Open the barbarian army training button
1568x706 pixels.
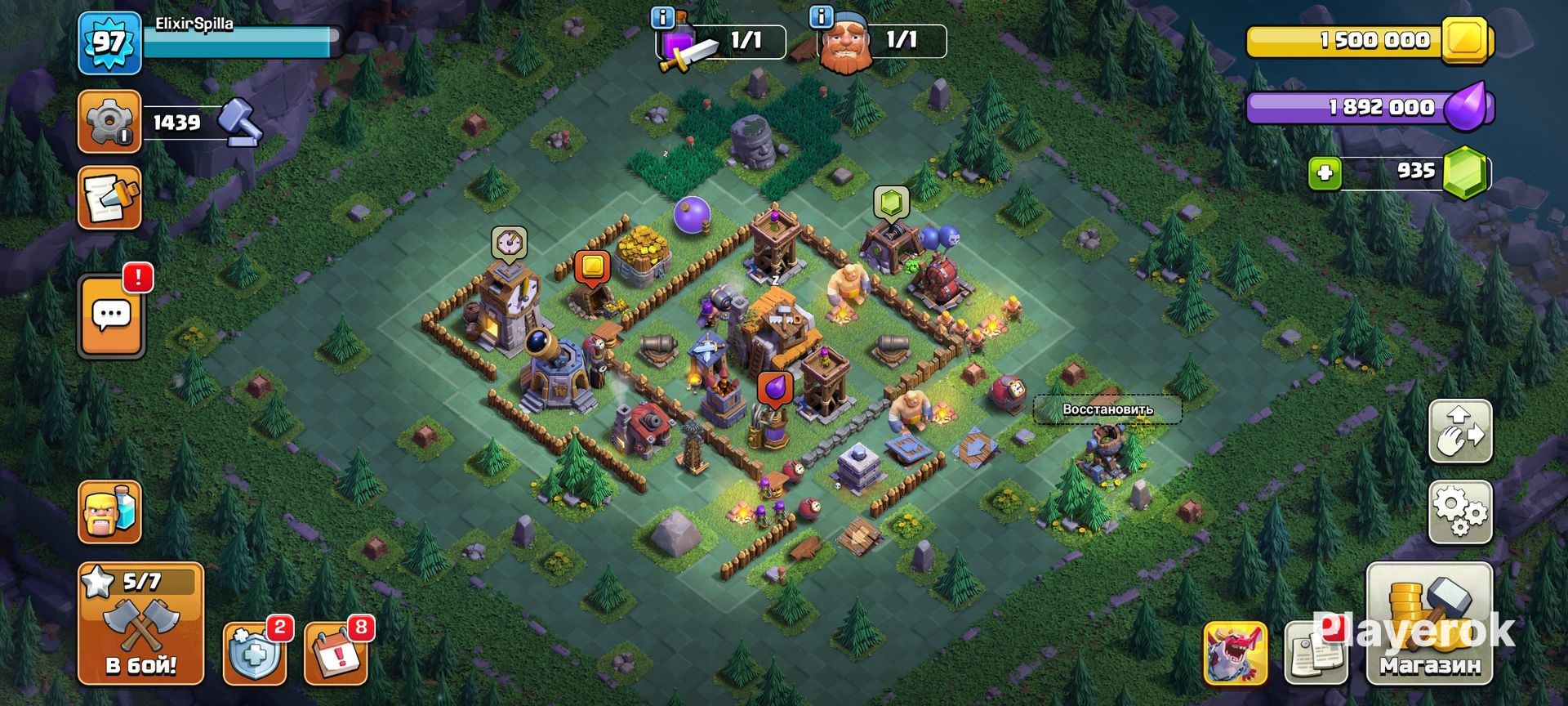[x=109, y=512]
